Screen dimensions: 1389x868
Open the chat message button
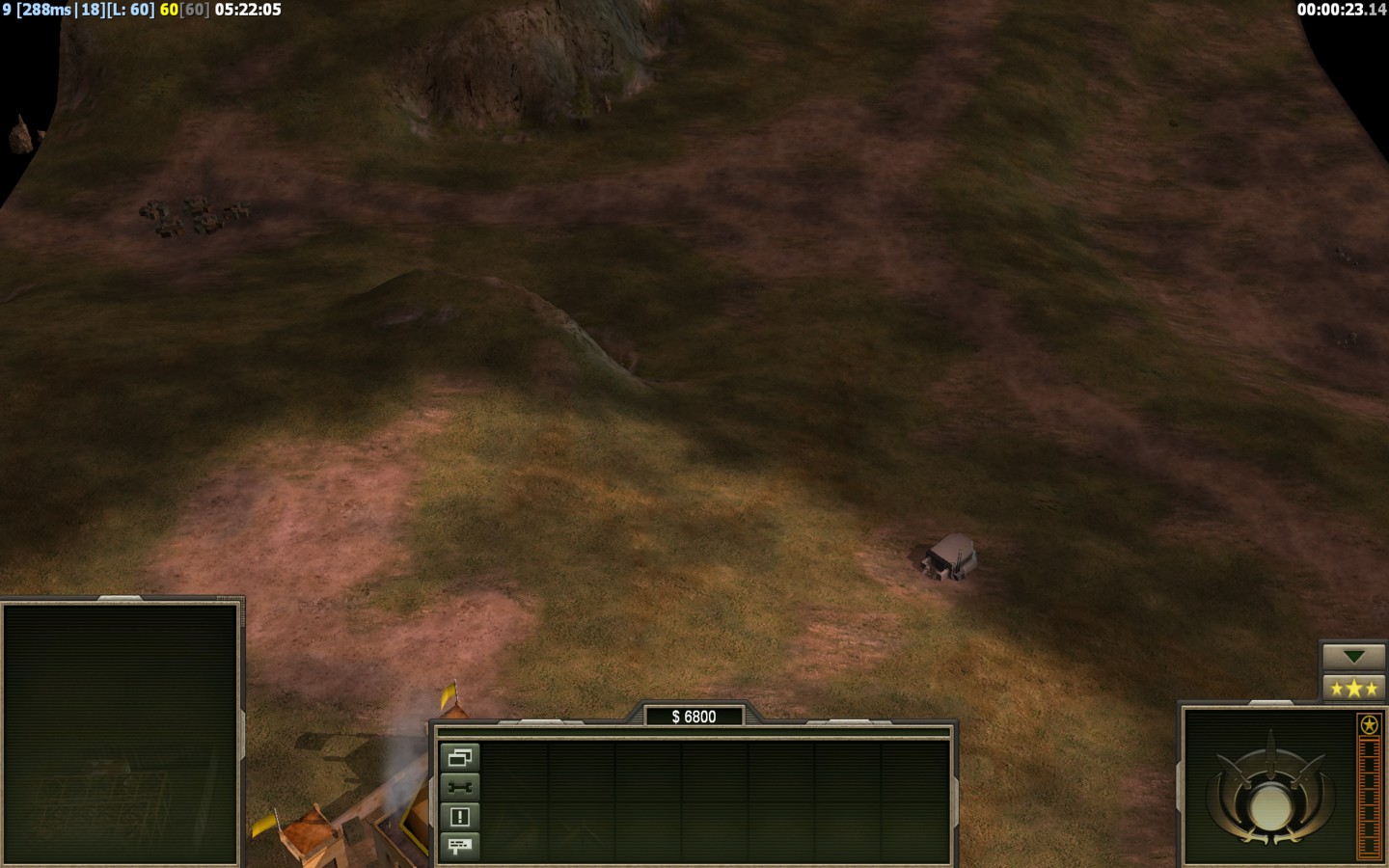[459, 846]
